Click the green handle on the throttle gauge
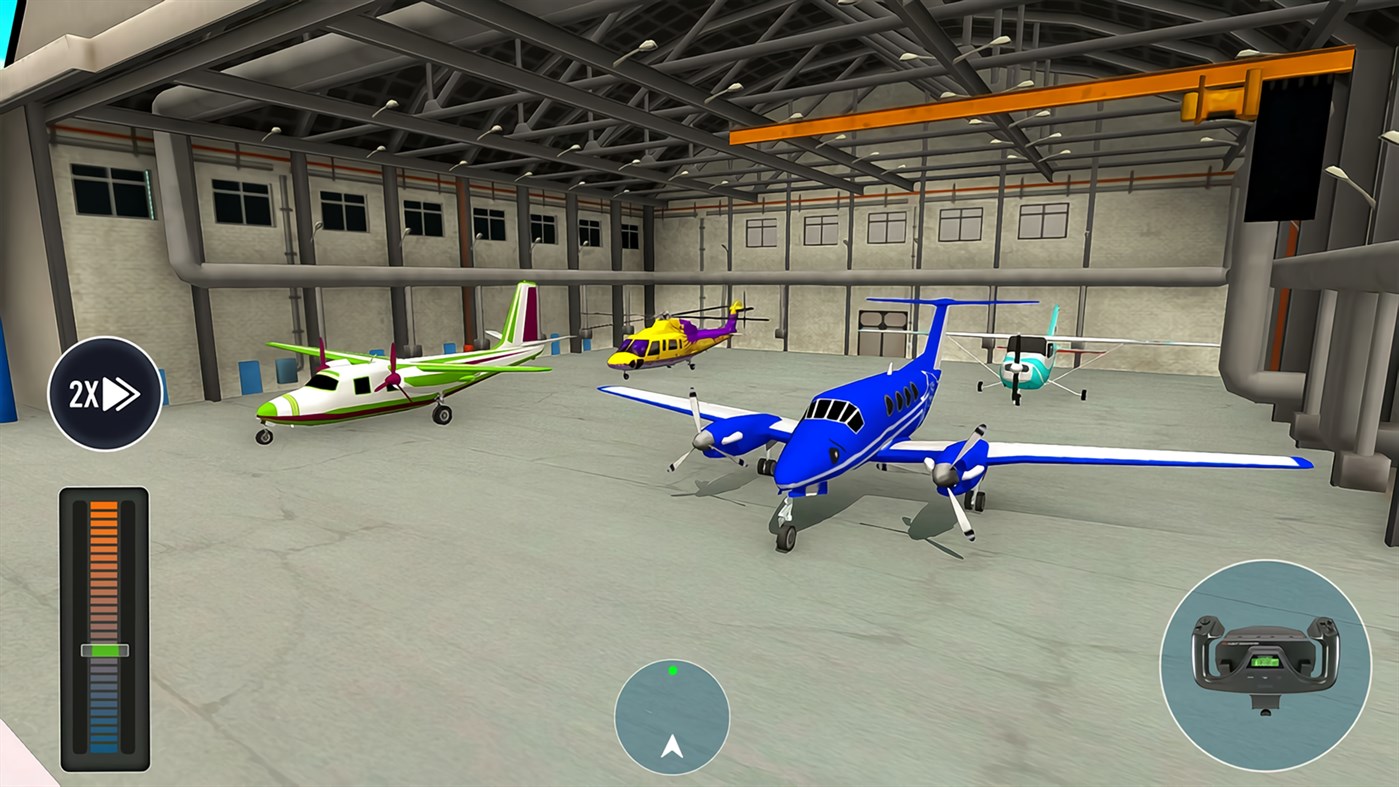This screenshot has height=787, width=1399. point(103,650)
